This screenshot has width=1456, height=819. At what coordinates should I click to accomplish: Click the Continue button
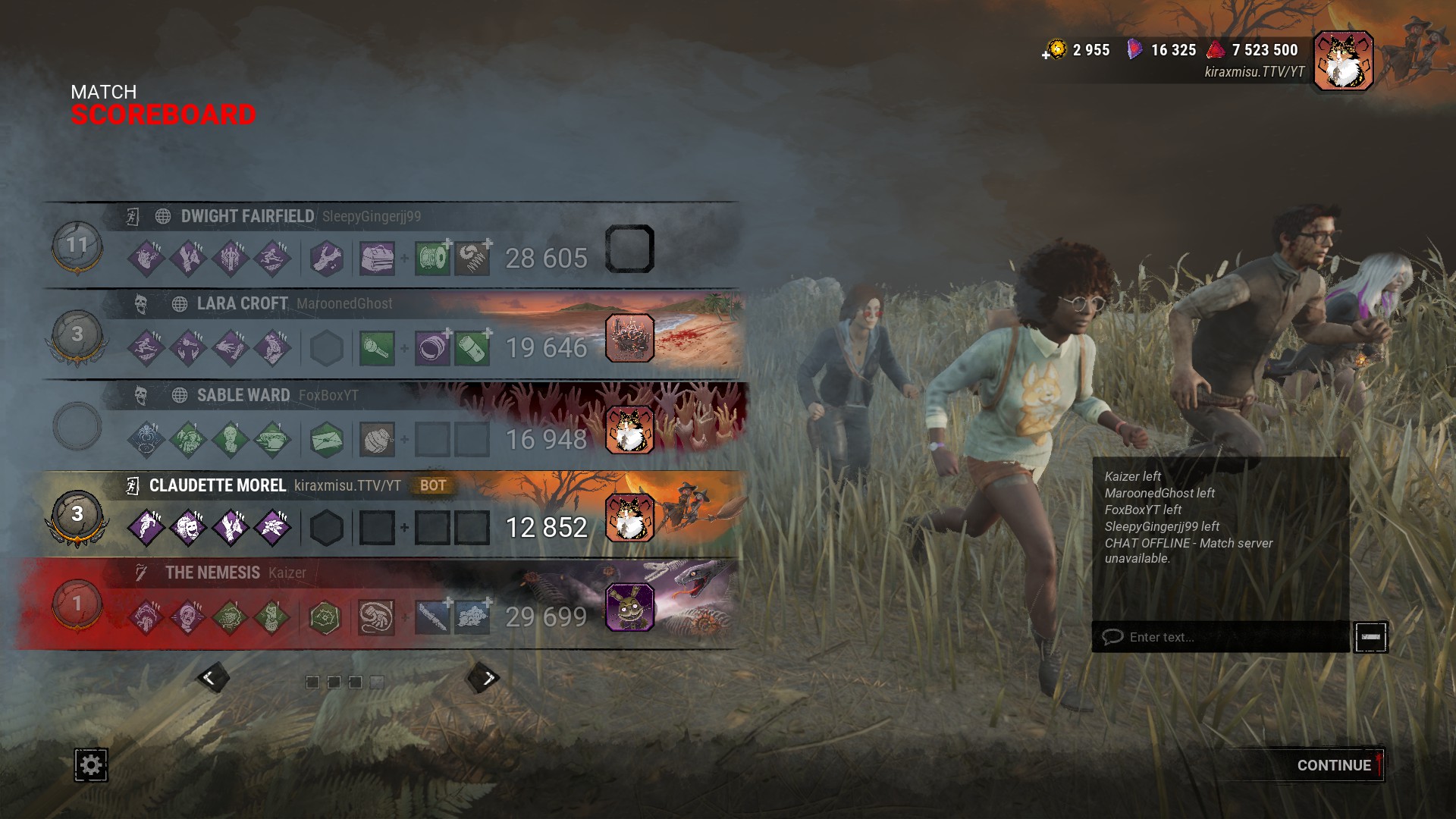1333,765
